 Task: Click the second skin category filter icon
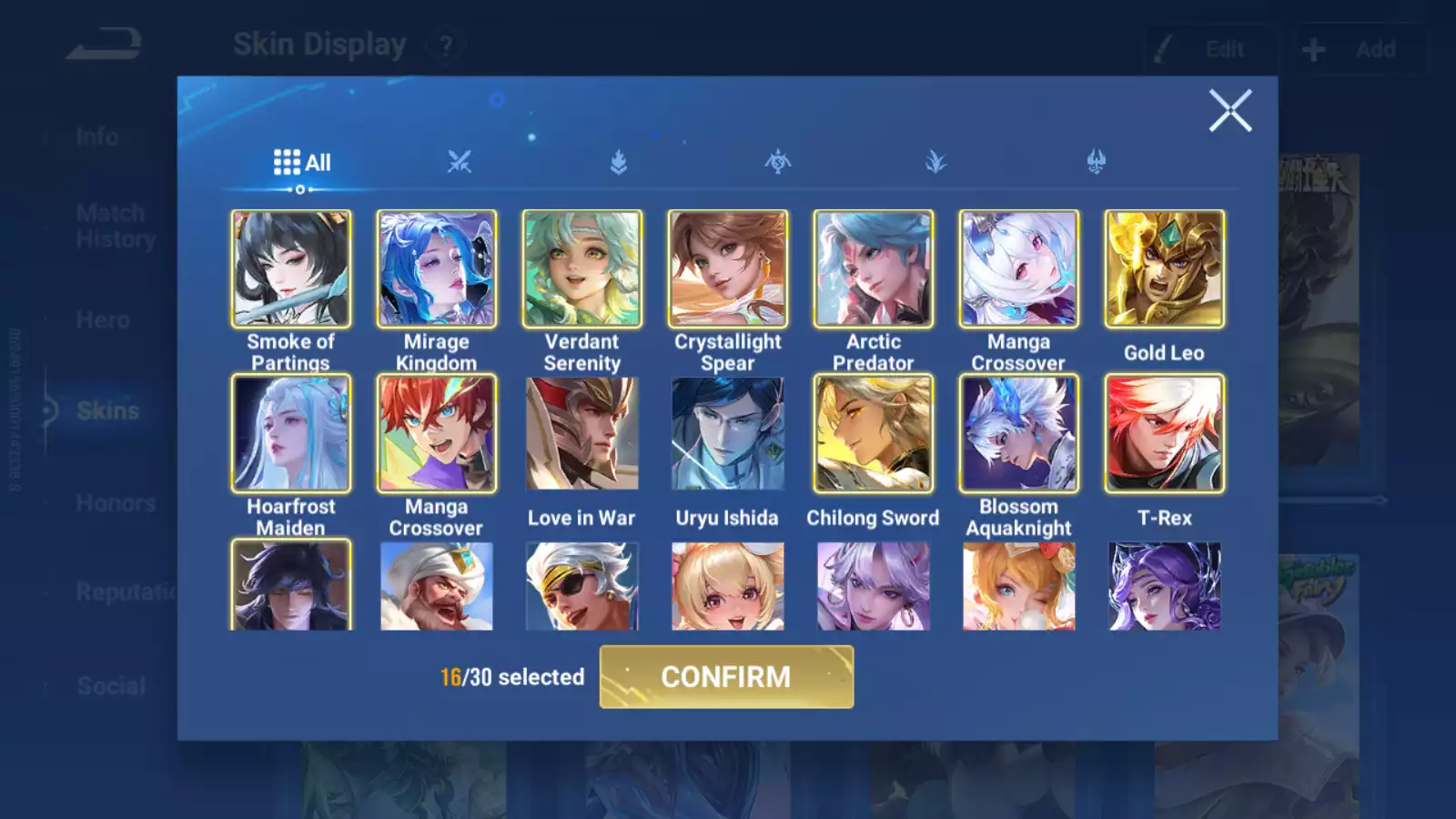[458, 162]
